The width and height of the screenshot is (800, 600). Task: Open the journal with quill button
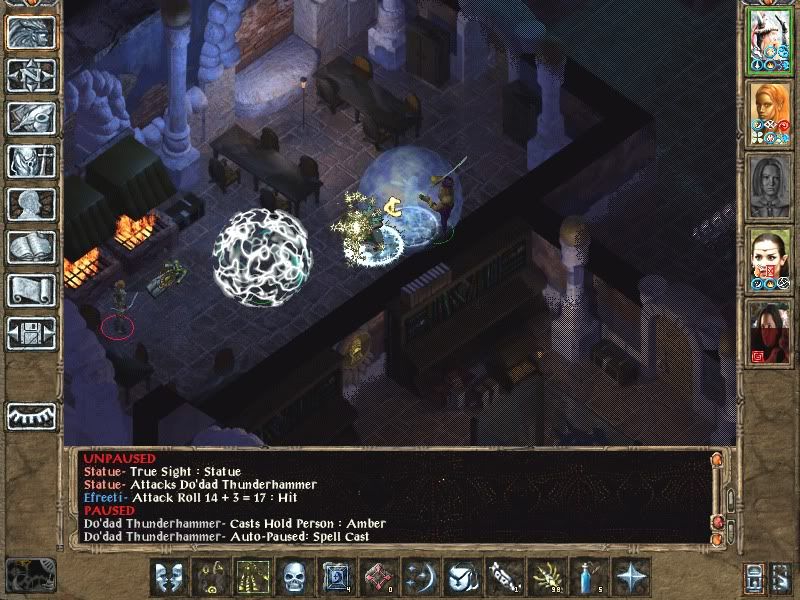point(31,118)
